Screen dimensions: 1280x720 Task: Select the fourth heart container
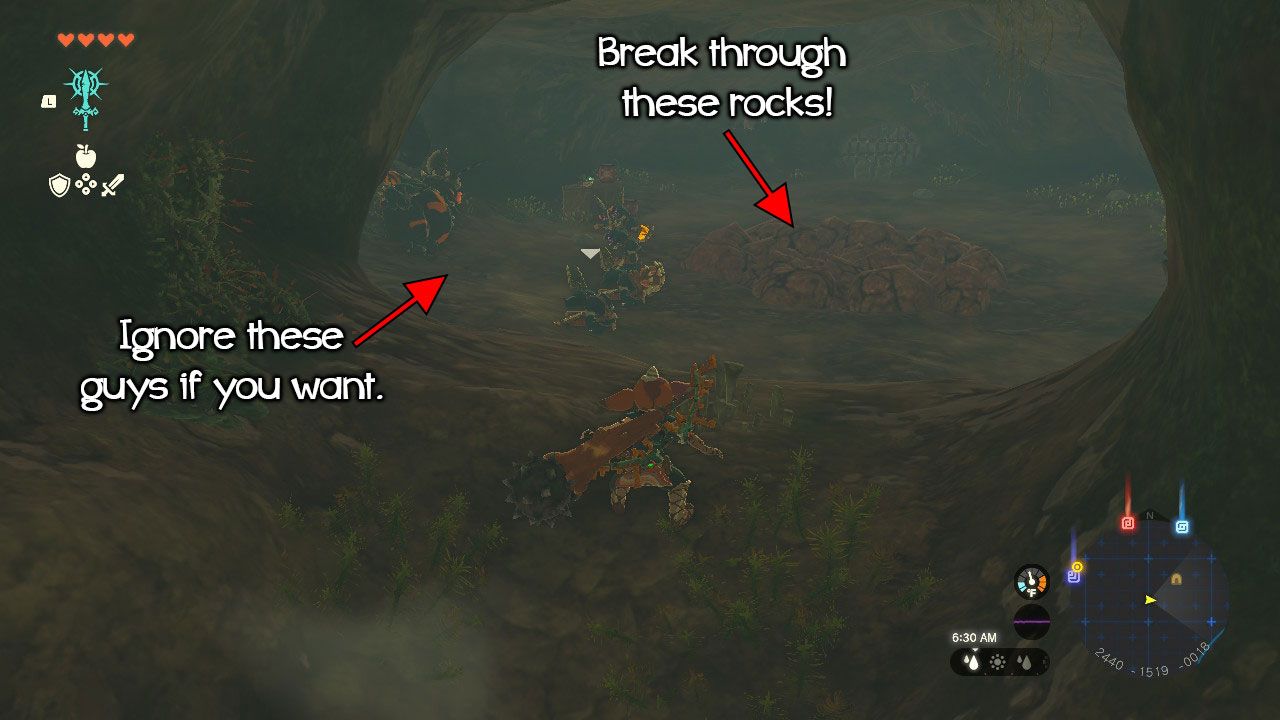(125, 39)
